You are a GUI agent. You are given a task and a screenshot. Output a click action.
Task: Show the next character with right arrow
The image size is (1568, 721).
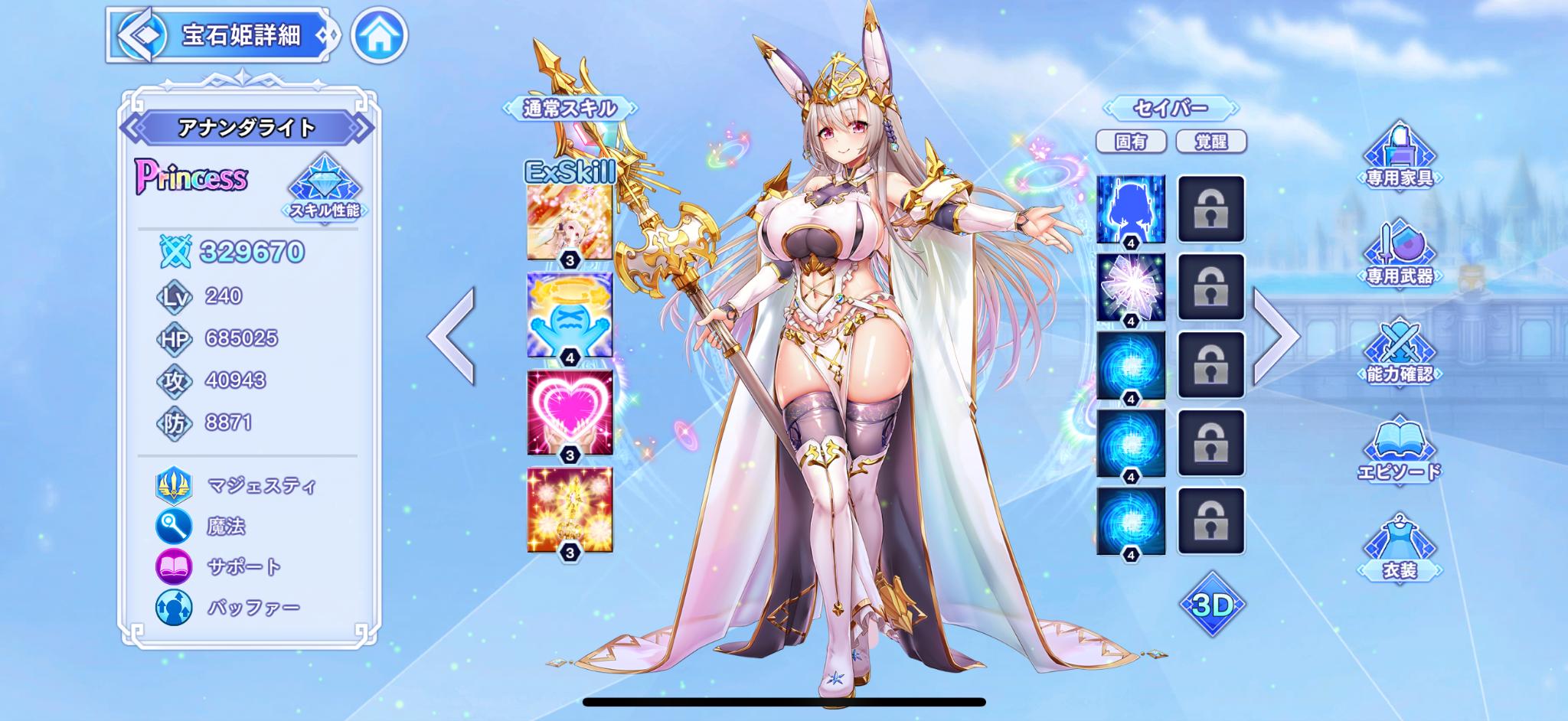point(1276,335)
